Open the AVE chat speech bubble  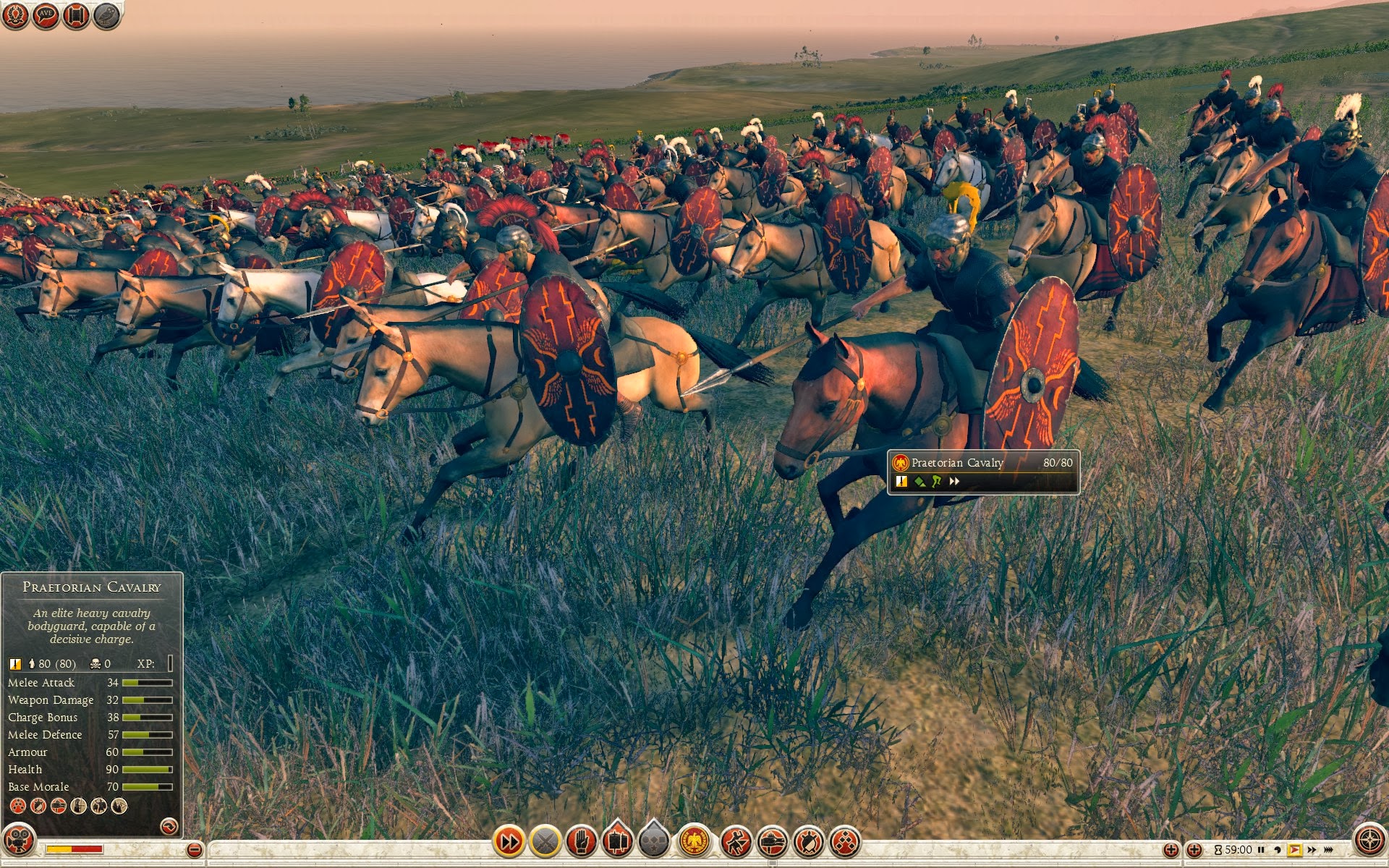pyautogui.click(x=46, y=15)
